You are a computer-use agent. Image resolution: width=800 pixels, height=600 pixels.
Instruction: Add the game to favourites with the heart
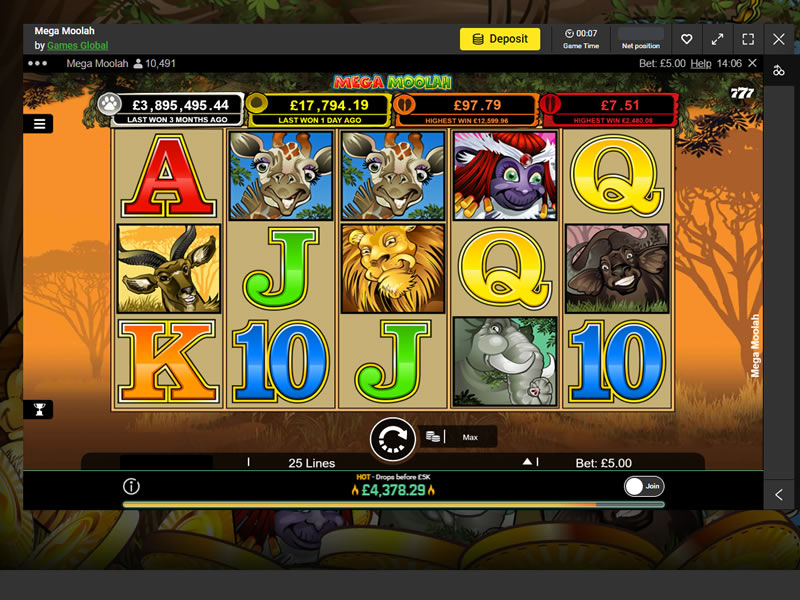[x=686, y=39]
